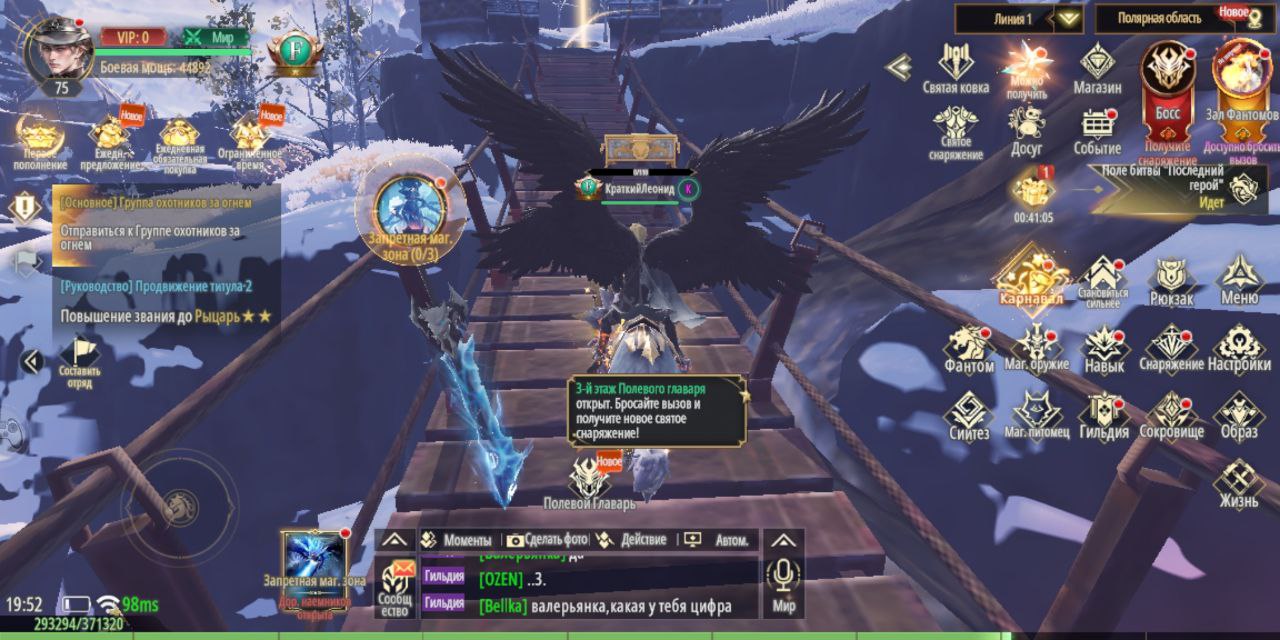Select the Фантом icon
Viewport: 1280px width, 640px height.
(x=969, y=348)
